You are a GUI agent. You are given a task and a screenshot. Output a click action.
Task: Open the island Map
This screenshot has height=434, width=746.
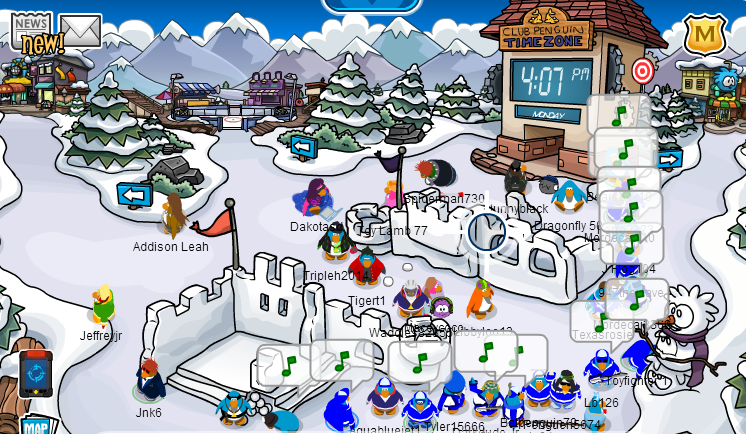pos(36,425)
